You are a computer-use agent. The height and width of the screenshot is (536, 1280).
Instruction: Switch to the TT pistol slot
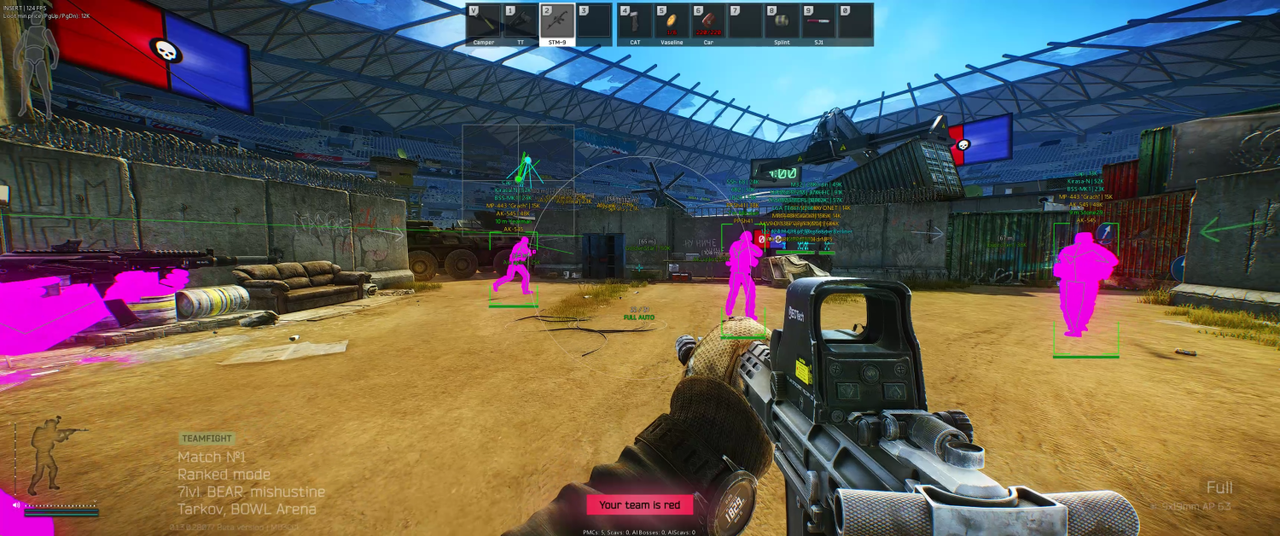[520, 23]
